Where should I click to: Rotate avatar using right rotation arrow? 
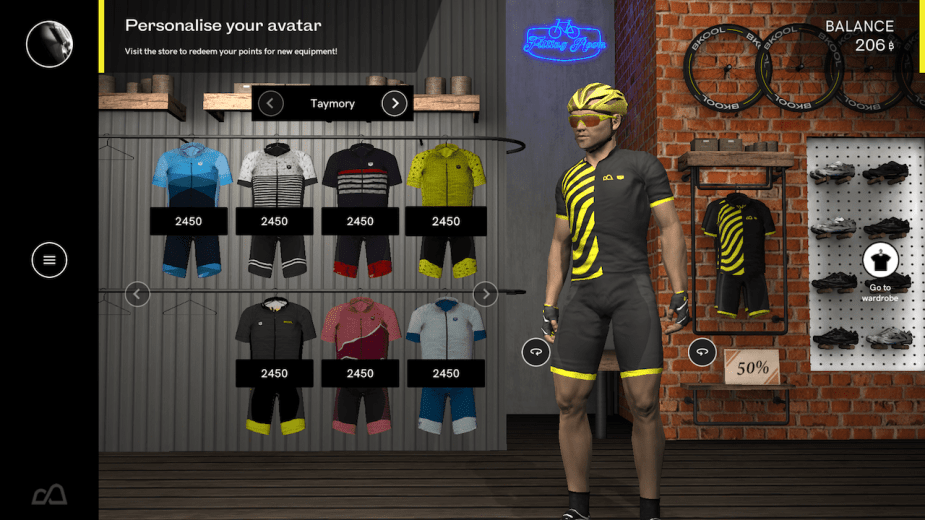pyautogui.click(x=702, y=352)
